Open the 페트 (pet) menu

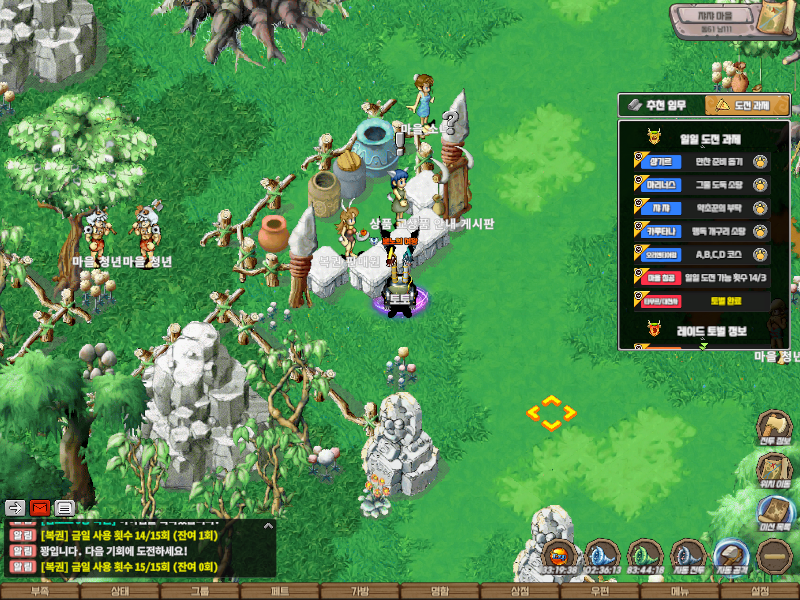click(280, 592)
